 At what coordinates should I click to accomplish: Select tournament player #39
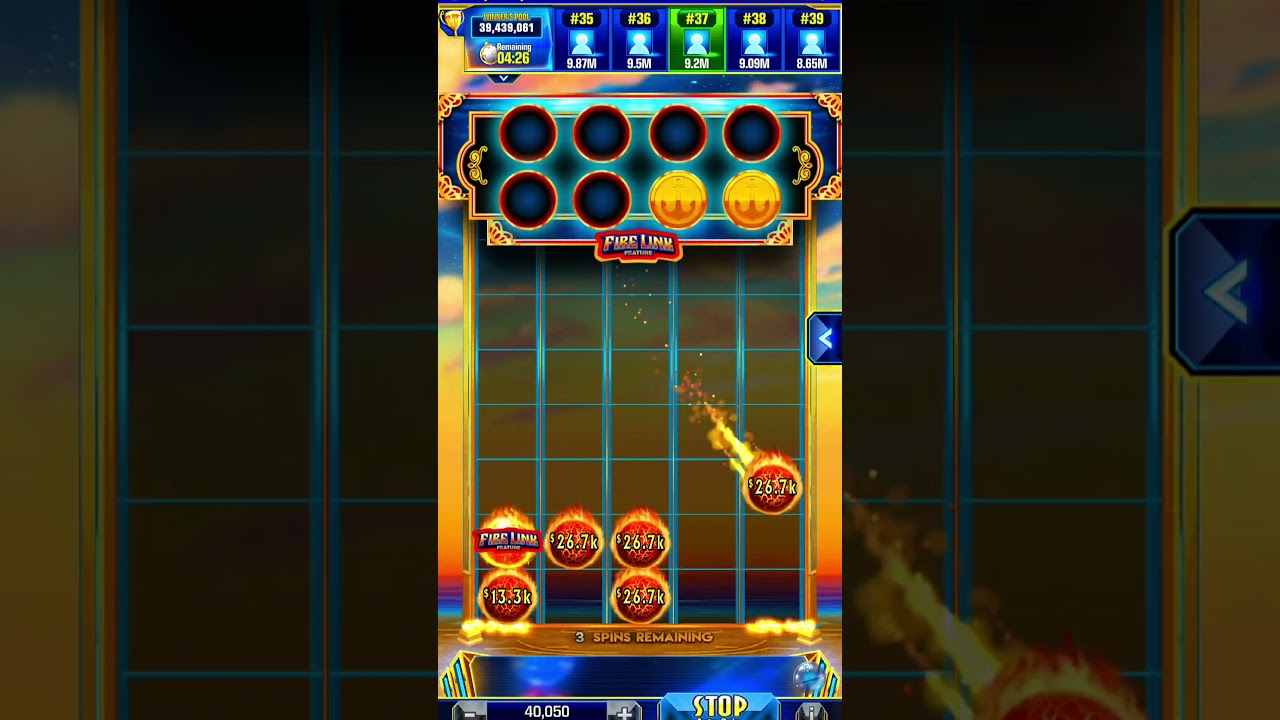tap(810, 42)
